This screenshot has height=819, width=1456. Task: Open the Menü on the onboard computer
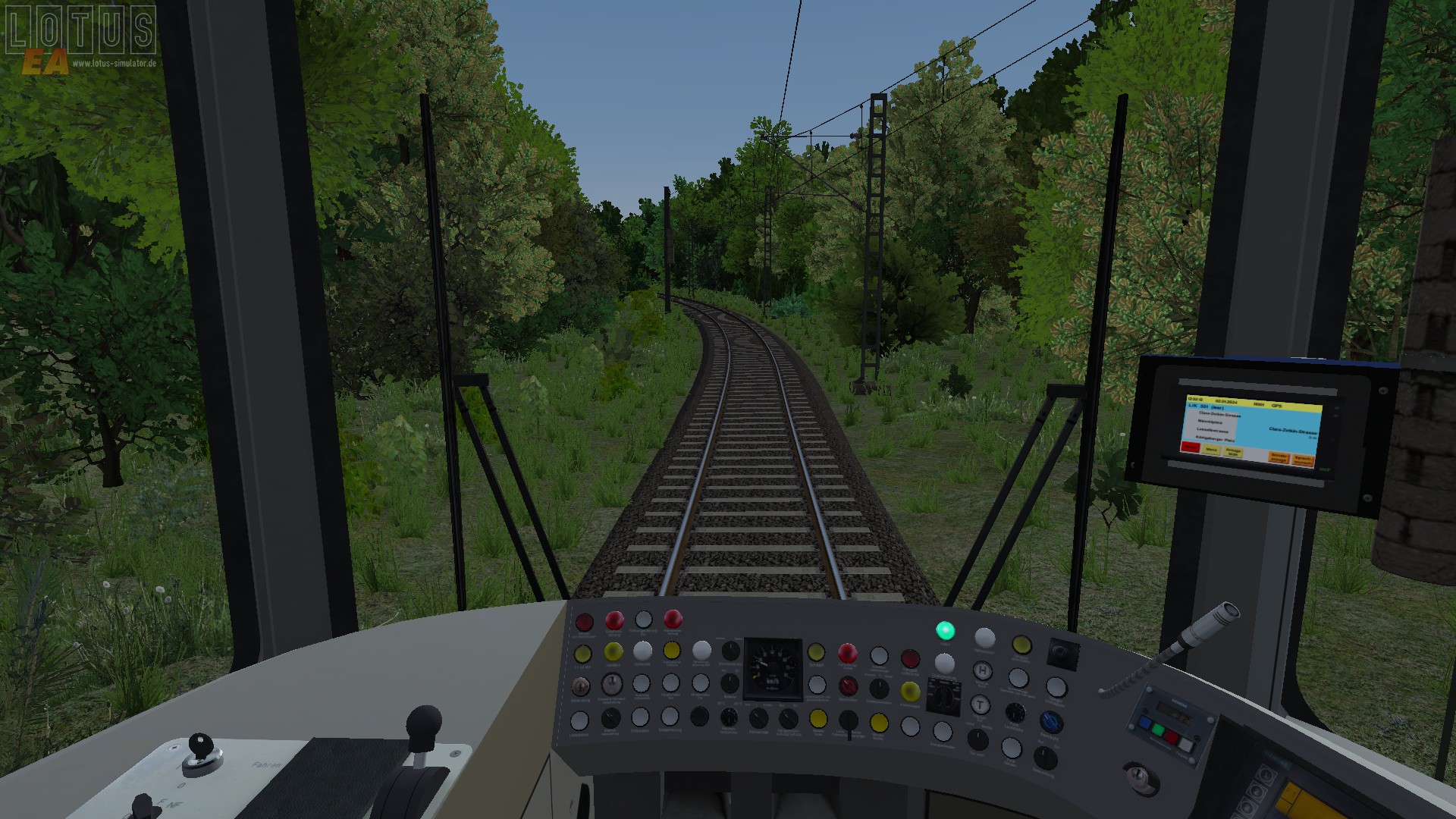click(1211, 450)
